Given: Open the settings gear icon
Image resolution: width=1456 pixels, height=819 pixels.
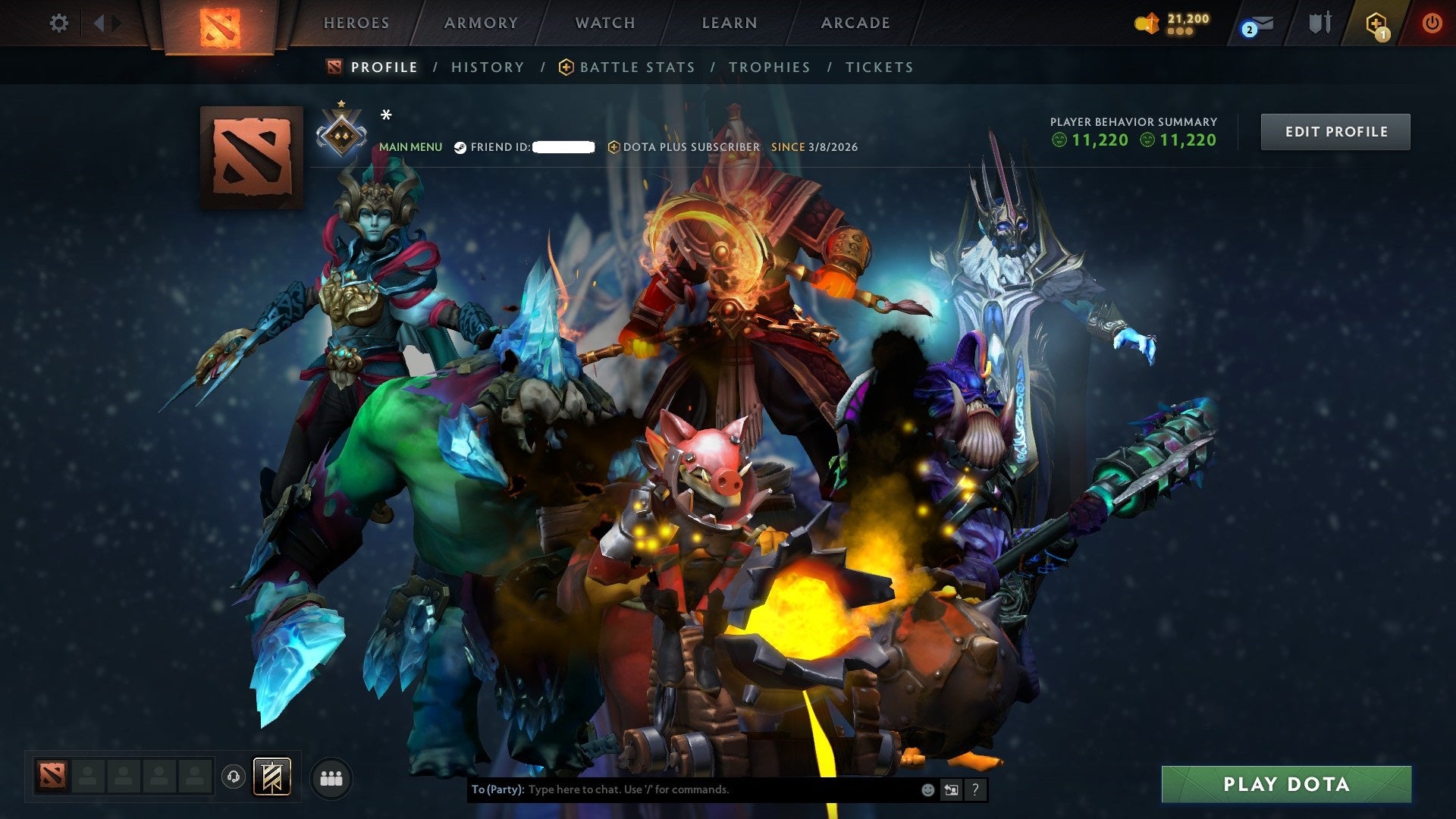Looking at the screenshot, I should pos(57,23).
